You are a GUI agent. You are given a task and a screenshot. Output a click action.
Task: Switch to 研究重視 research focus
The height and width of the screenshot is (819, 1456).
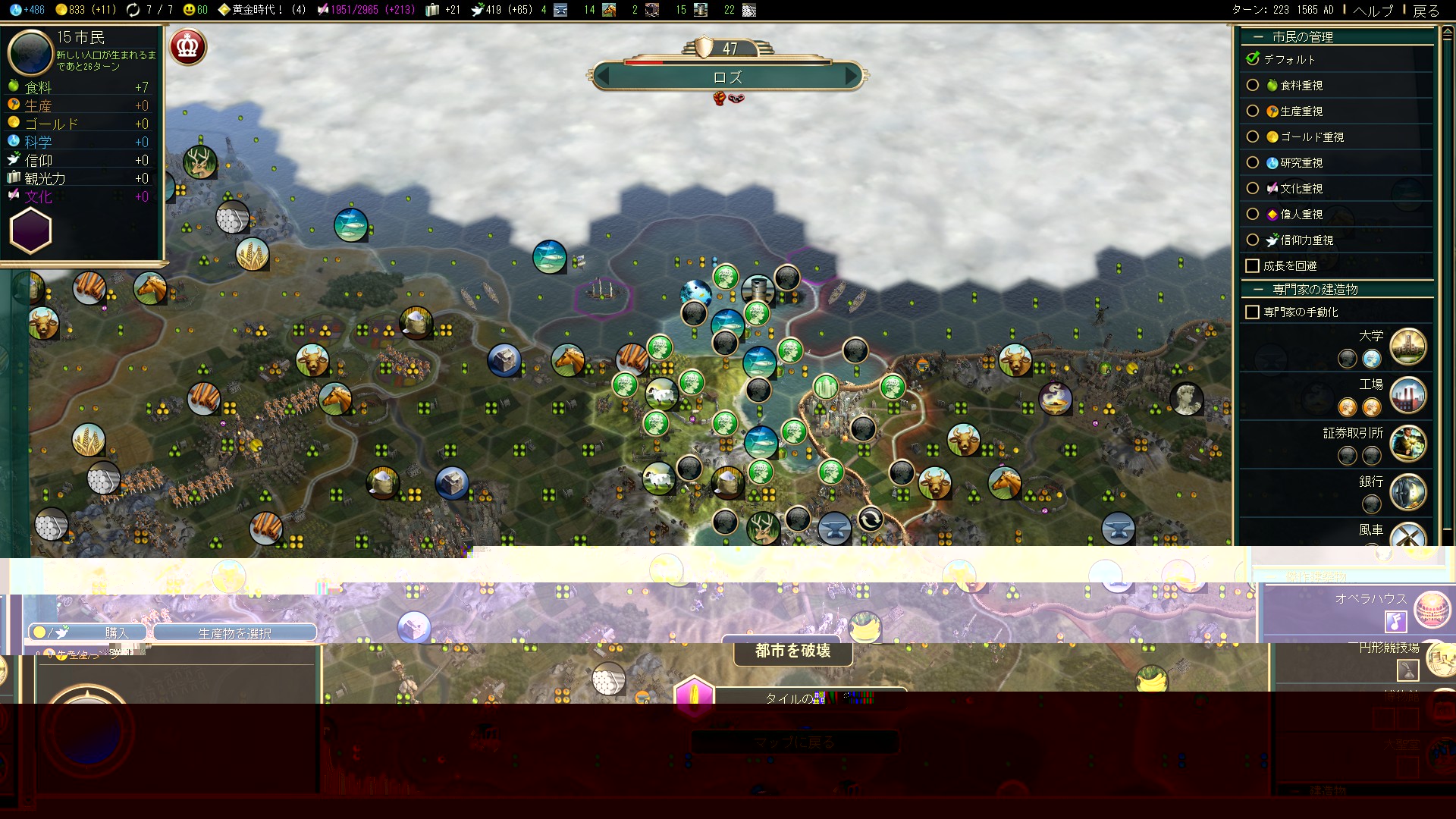1253,163
